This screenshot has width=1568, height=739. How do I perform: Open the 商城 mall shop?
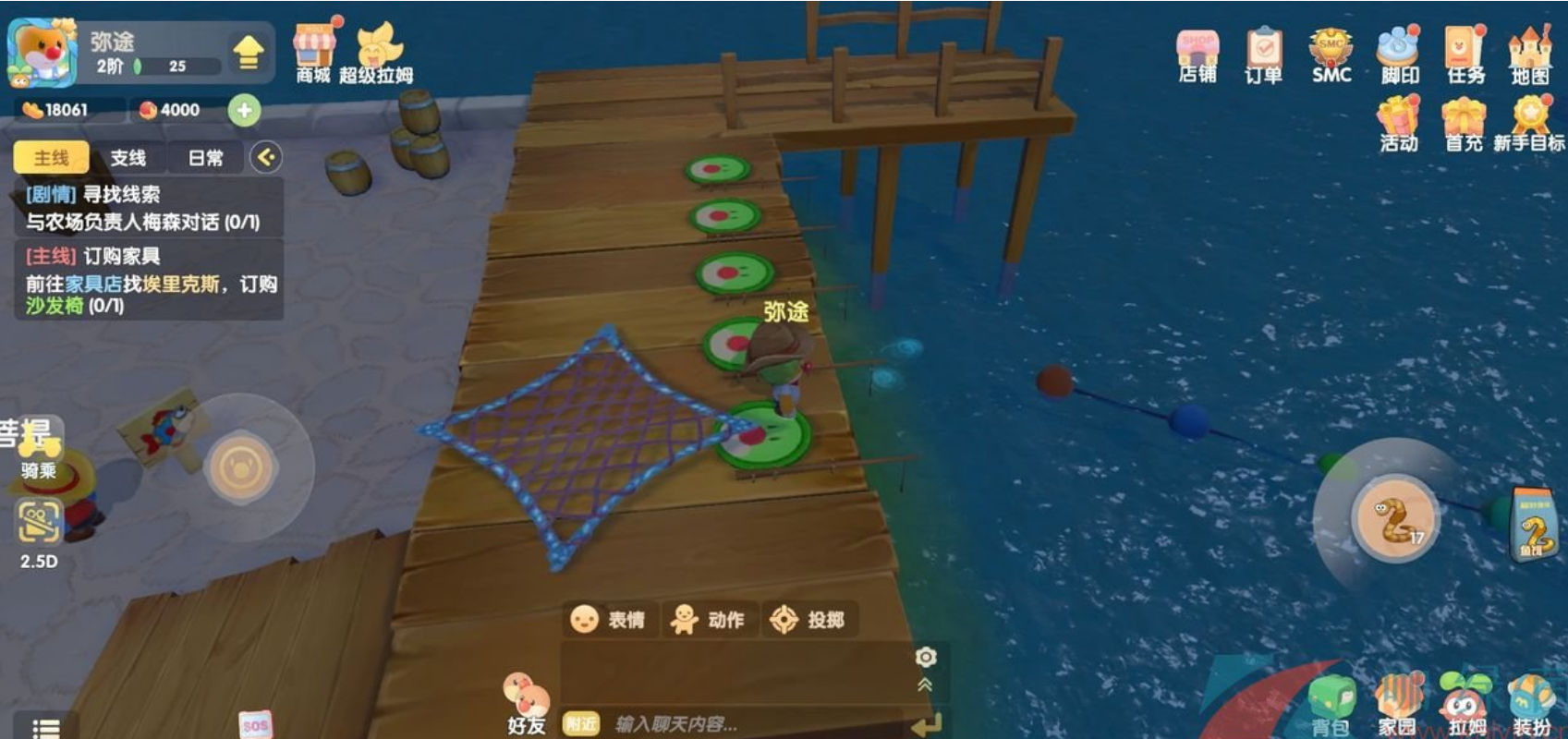313,53
